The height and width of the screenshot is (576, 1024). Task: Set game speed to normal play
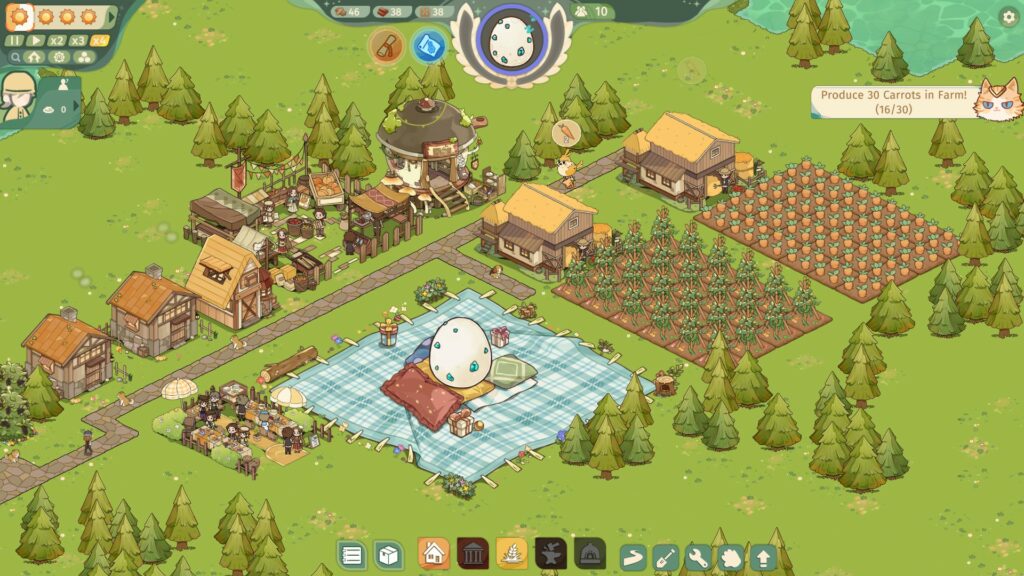point(37,41)
